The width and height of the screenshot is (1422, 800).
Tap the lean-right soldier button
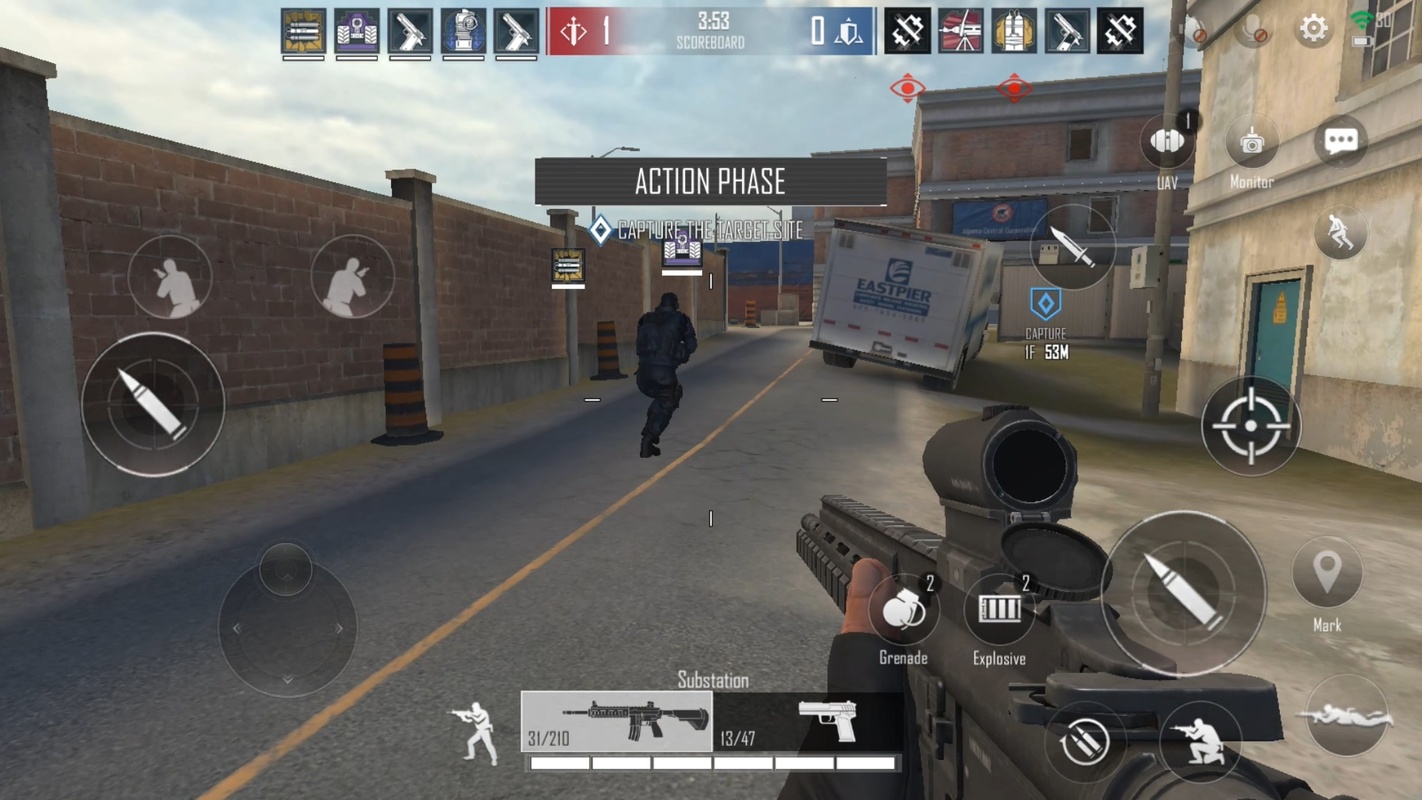[x=352, y=277]
